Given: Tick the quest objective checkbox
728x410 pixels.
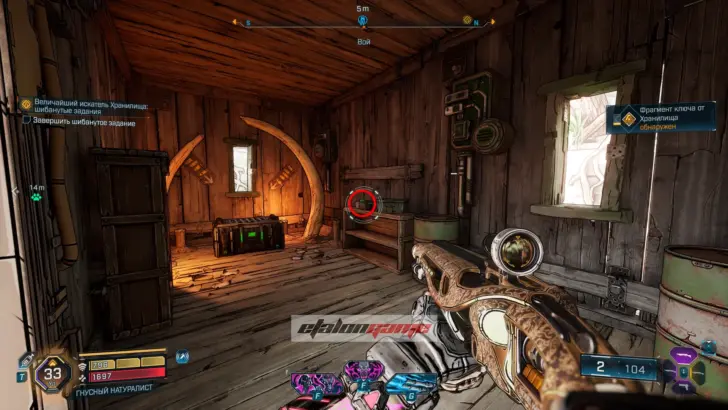Looking at the screenshot, I should pyautogui.click(x=26, y=120).
